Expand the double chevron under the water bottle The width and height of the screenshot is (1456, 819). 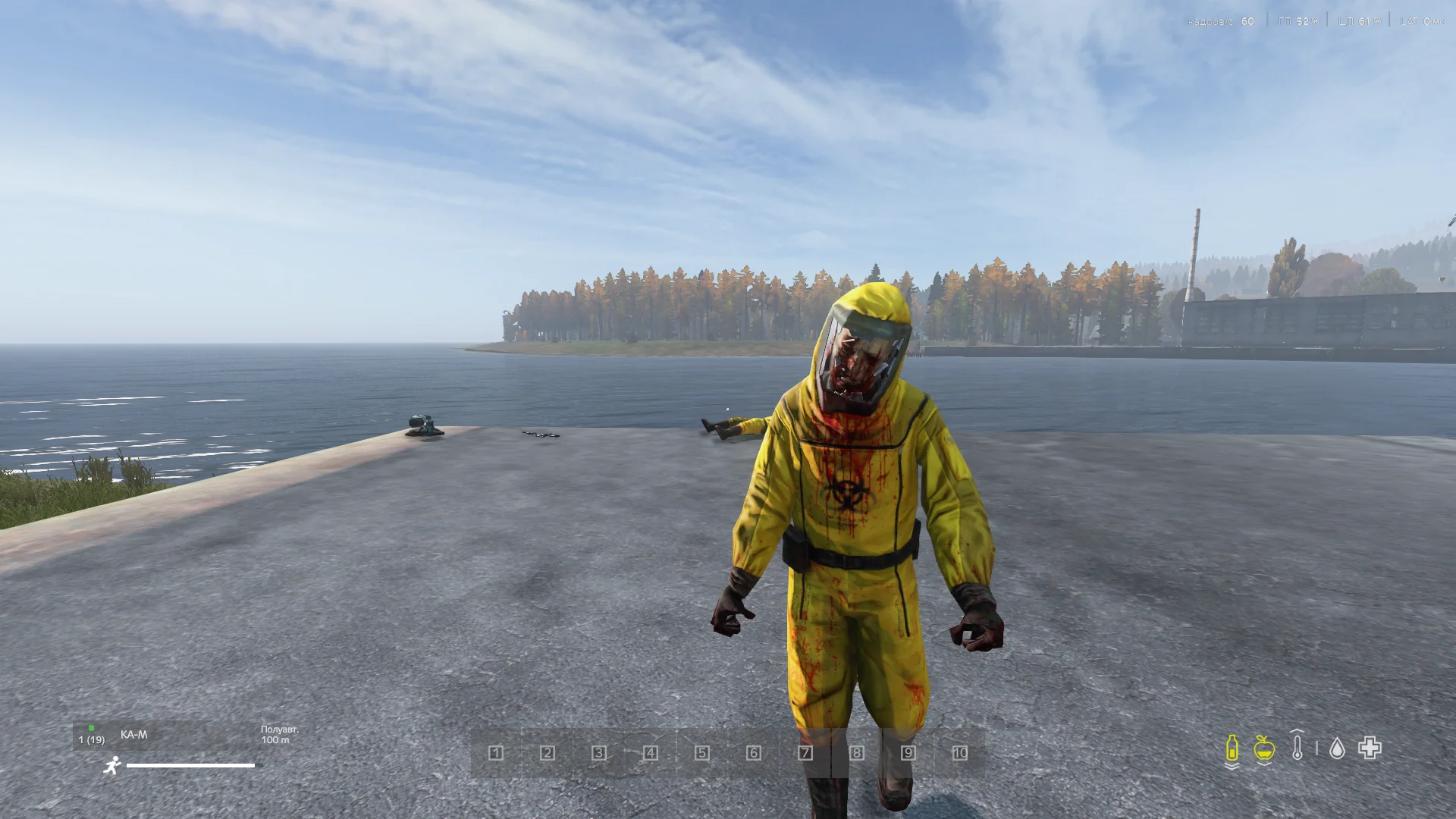[1231, 767]
